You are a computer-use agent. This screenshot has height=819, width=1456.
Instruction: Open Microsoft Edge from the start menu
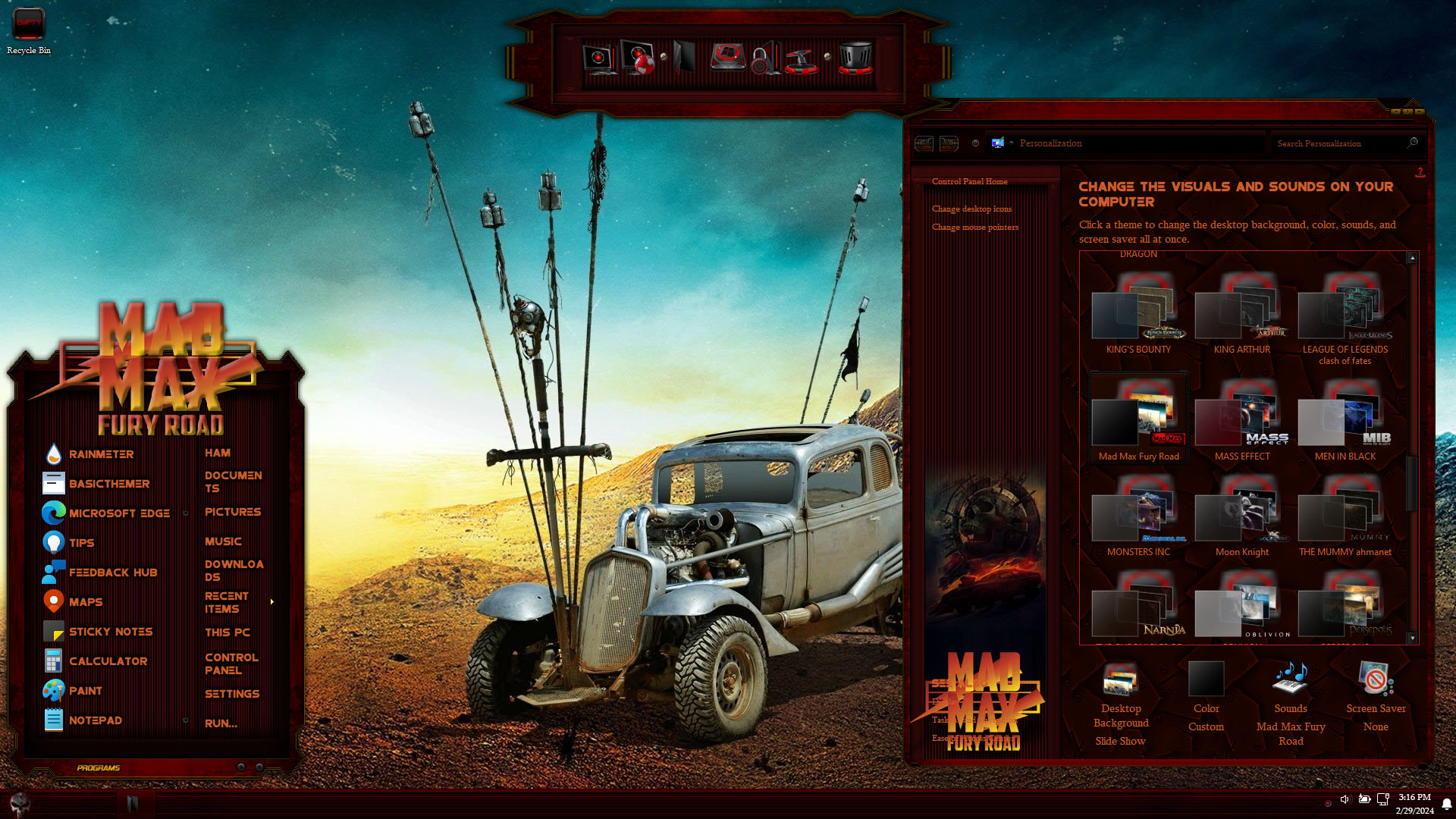[118, 513]
